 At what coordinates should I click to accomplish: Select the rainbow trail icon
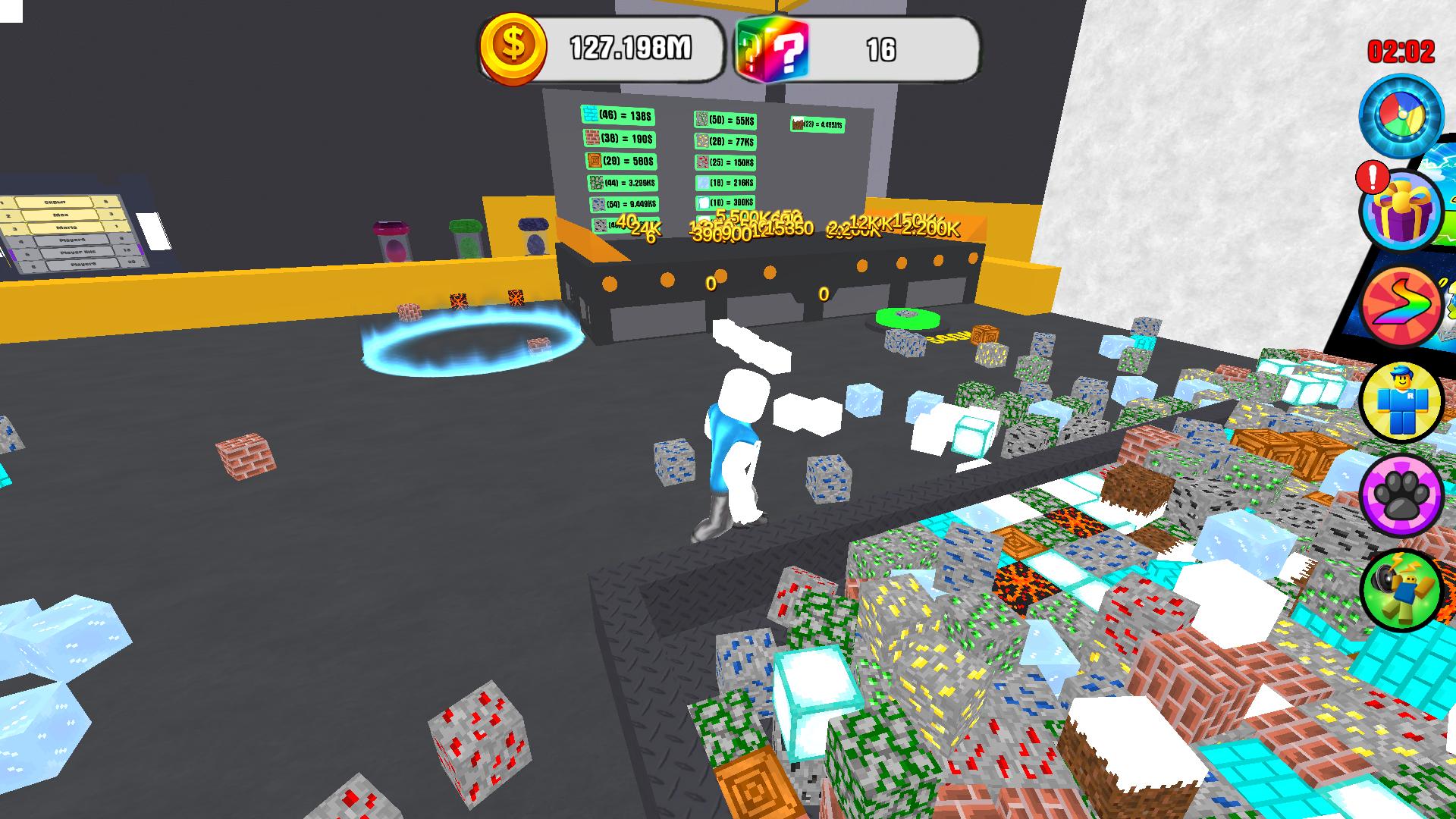coord(1404,307)
